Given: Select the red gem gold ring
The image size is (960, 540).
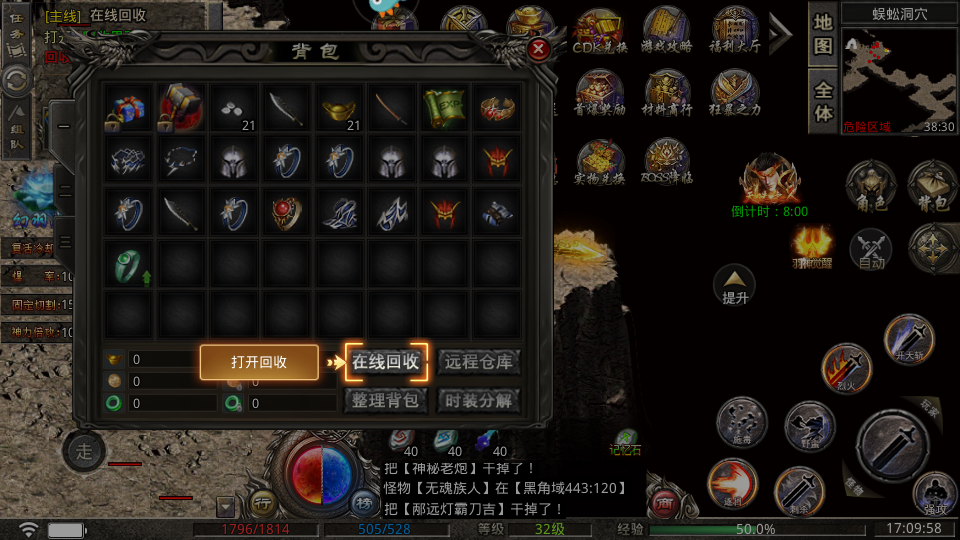Looking at the screenshot, I should [x=285, y=211].
